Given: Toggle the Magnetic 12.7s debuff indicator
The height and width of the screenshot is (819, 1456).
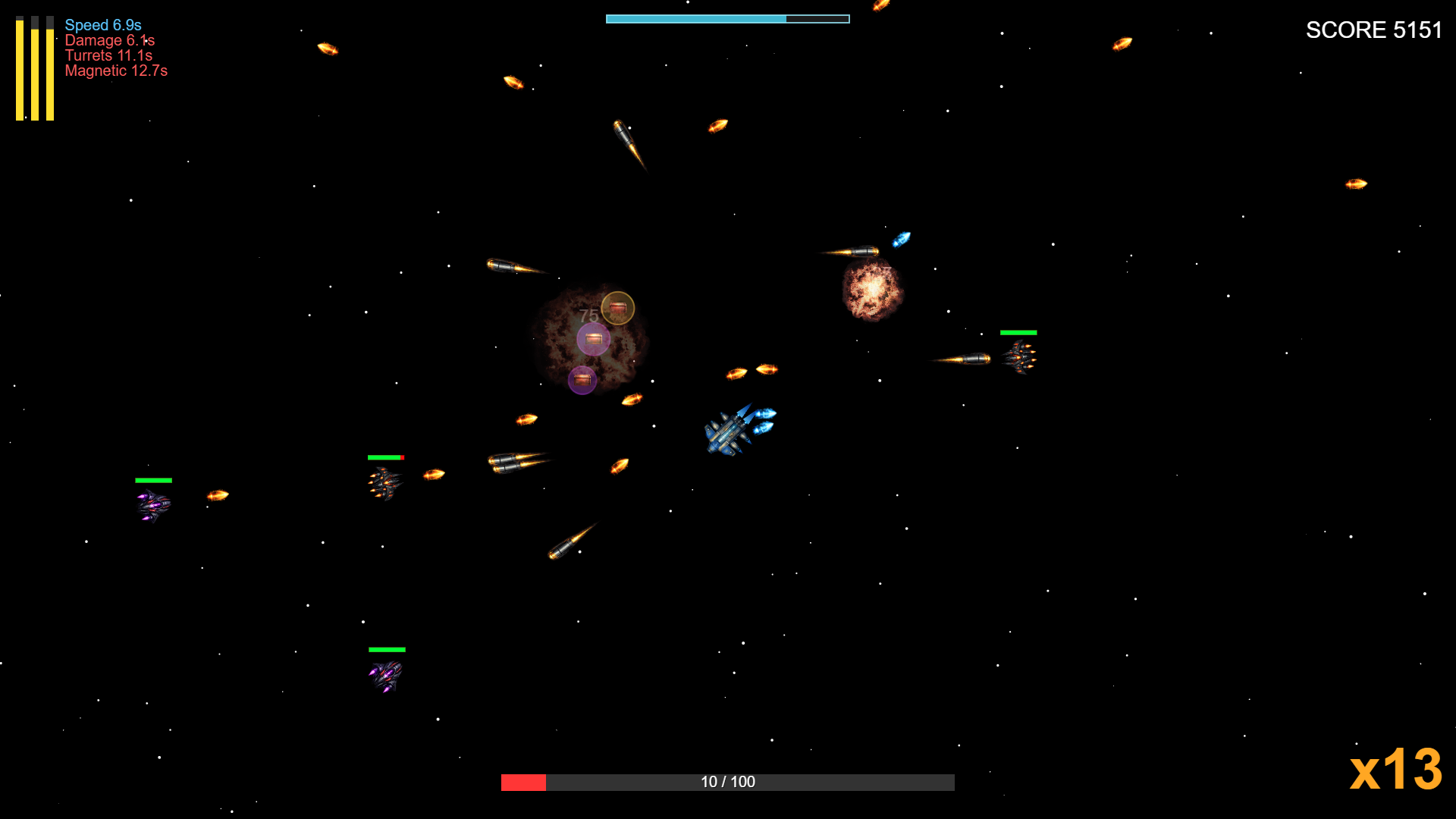Looking at the screenshot, I should coord(116,71).
